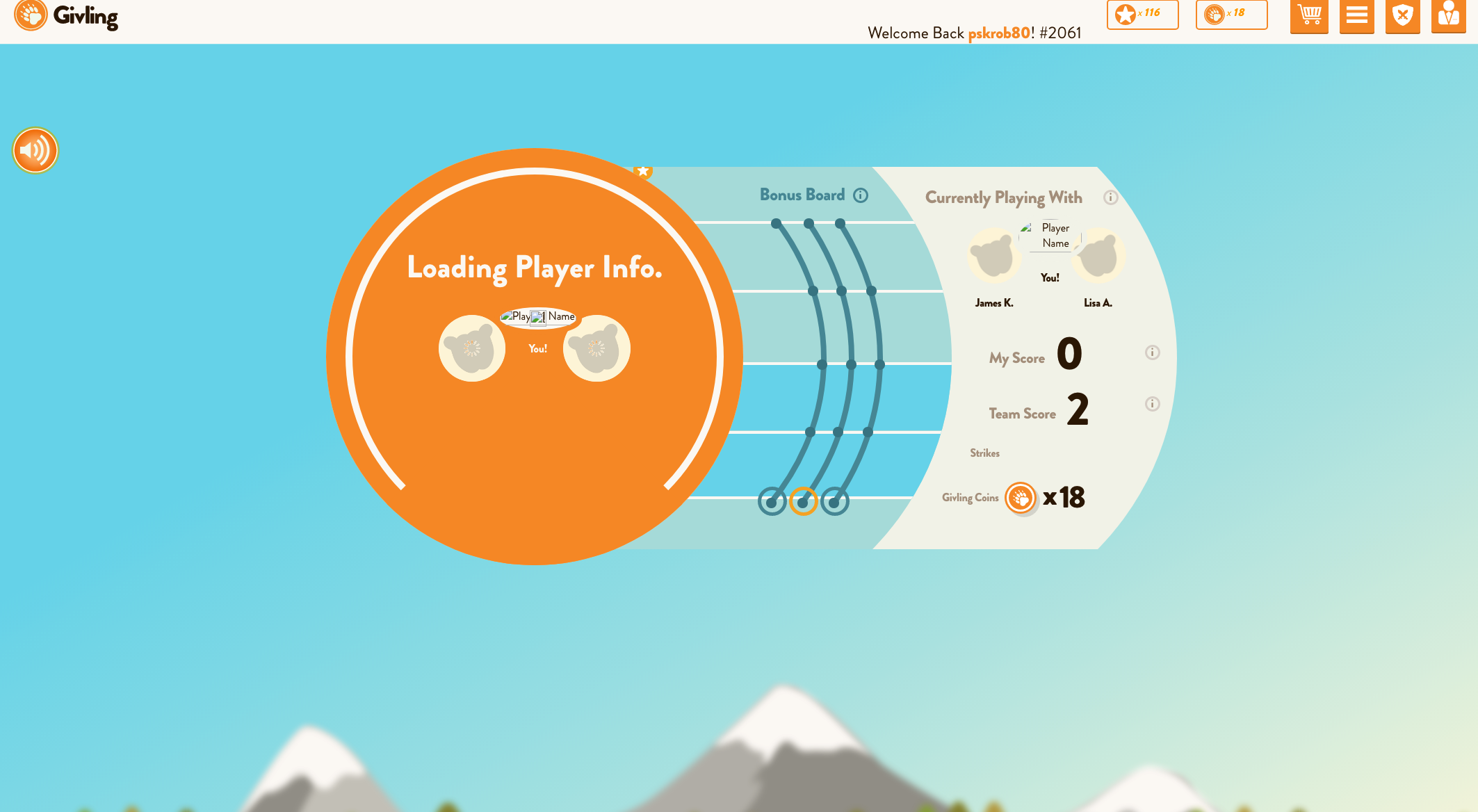Select James K. player avatar
The width and height of the screenshot is (1478, 812).
(x=994, y=256)
